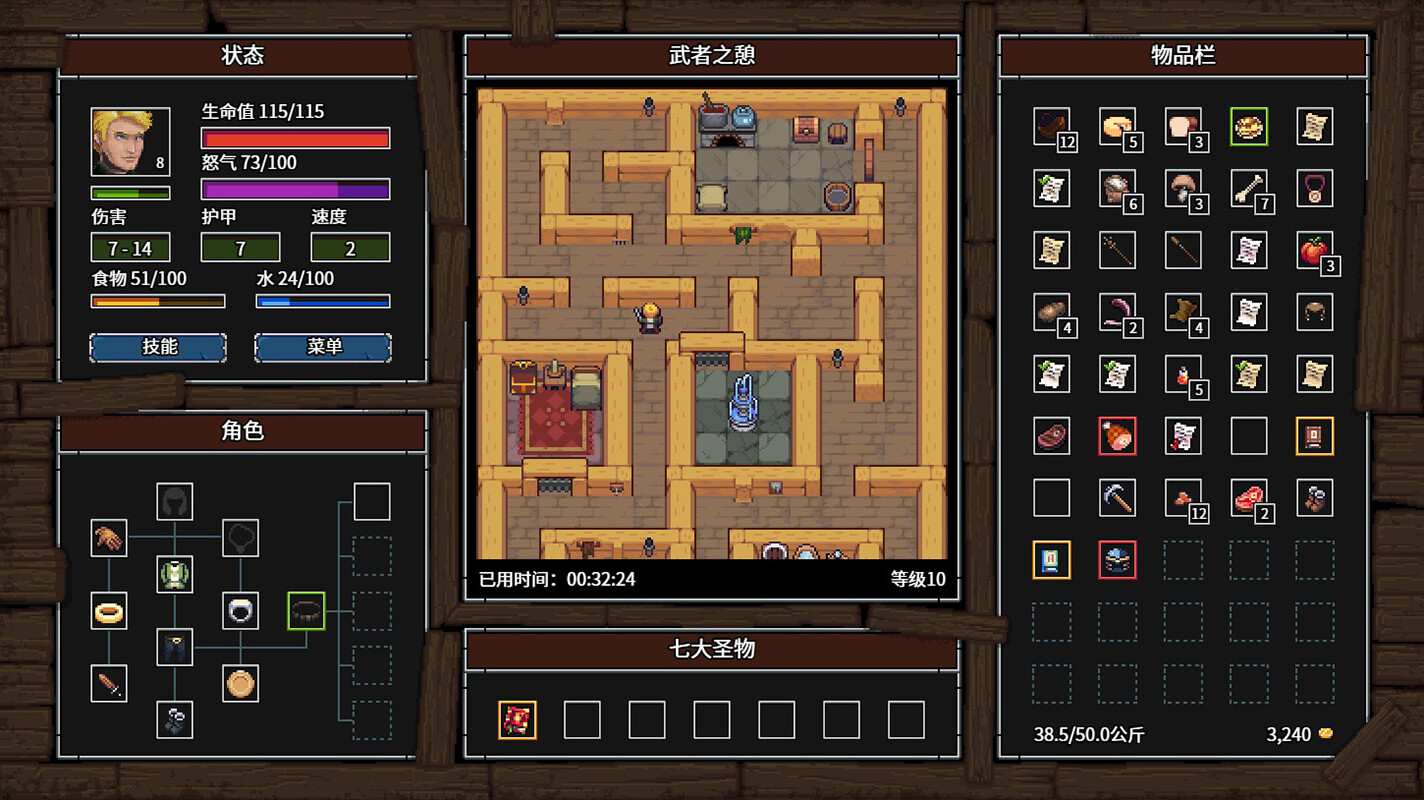Select the pumpkin stack of three

(x=1314, y=250)
